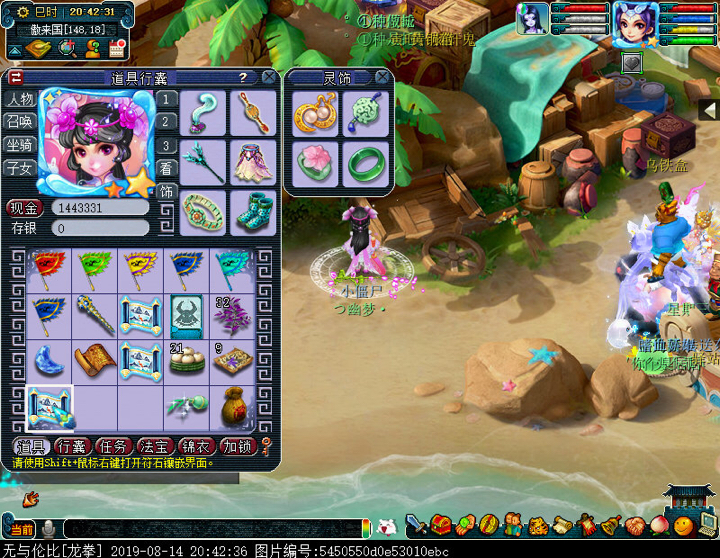Open the 任务 quest items tab
This screenshot has width=720, height=558.
(114, 447)
